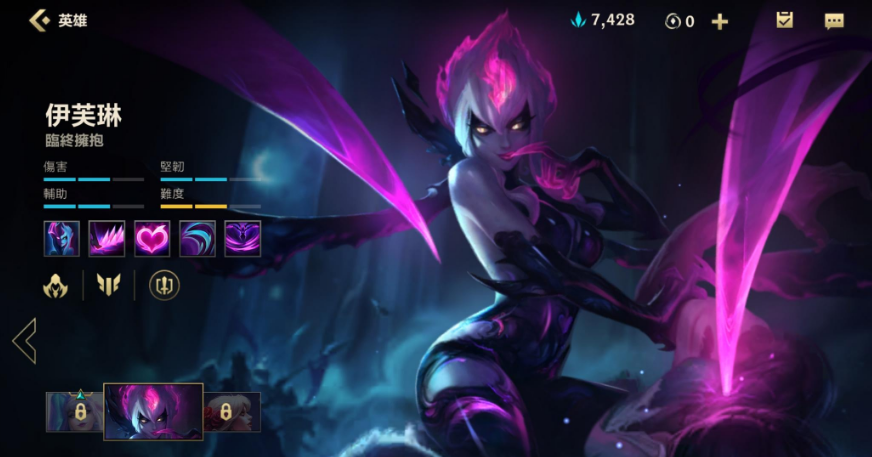The image size is (872, 457).
Task: Go back to the 英雄 champion list
Action: (42, 20)
